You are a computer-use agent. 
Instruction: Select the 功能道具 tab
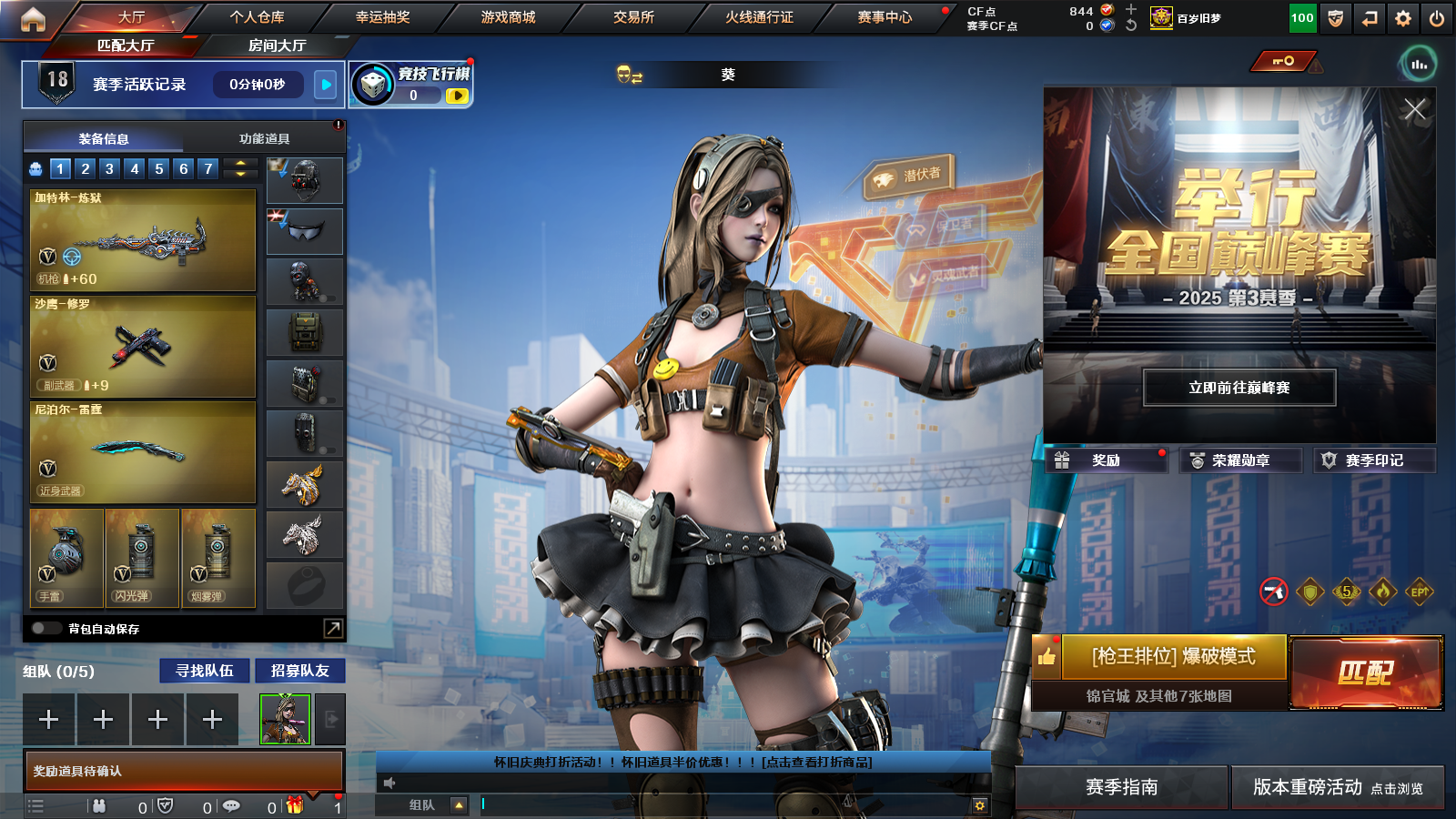click(x=264, y=139)
